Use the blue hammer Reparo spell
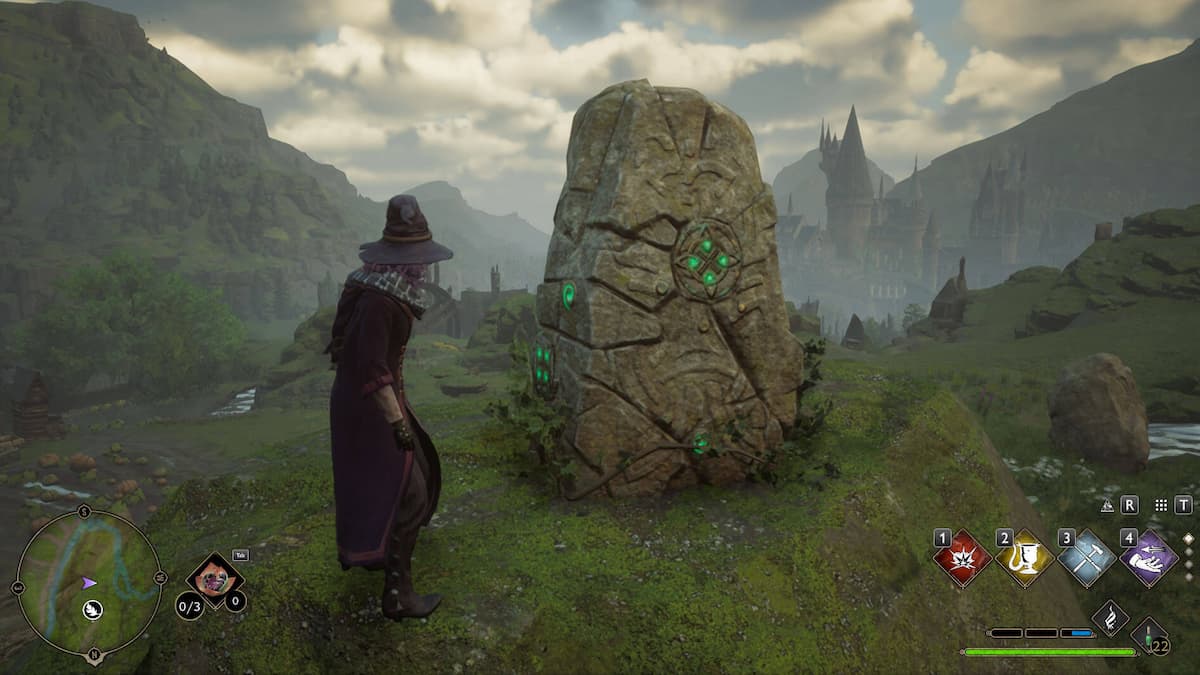The height and width of the screenshot is (675, 1200). (x=1086, y=559)
